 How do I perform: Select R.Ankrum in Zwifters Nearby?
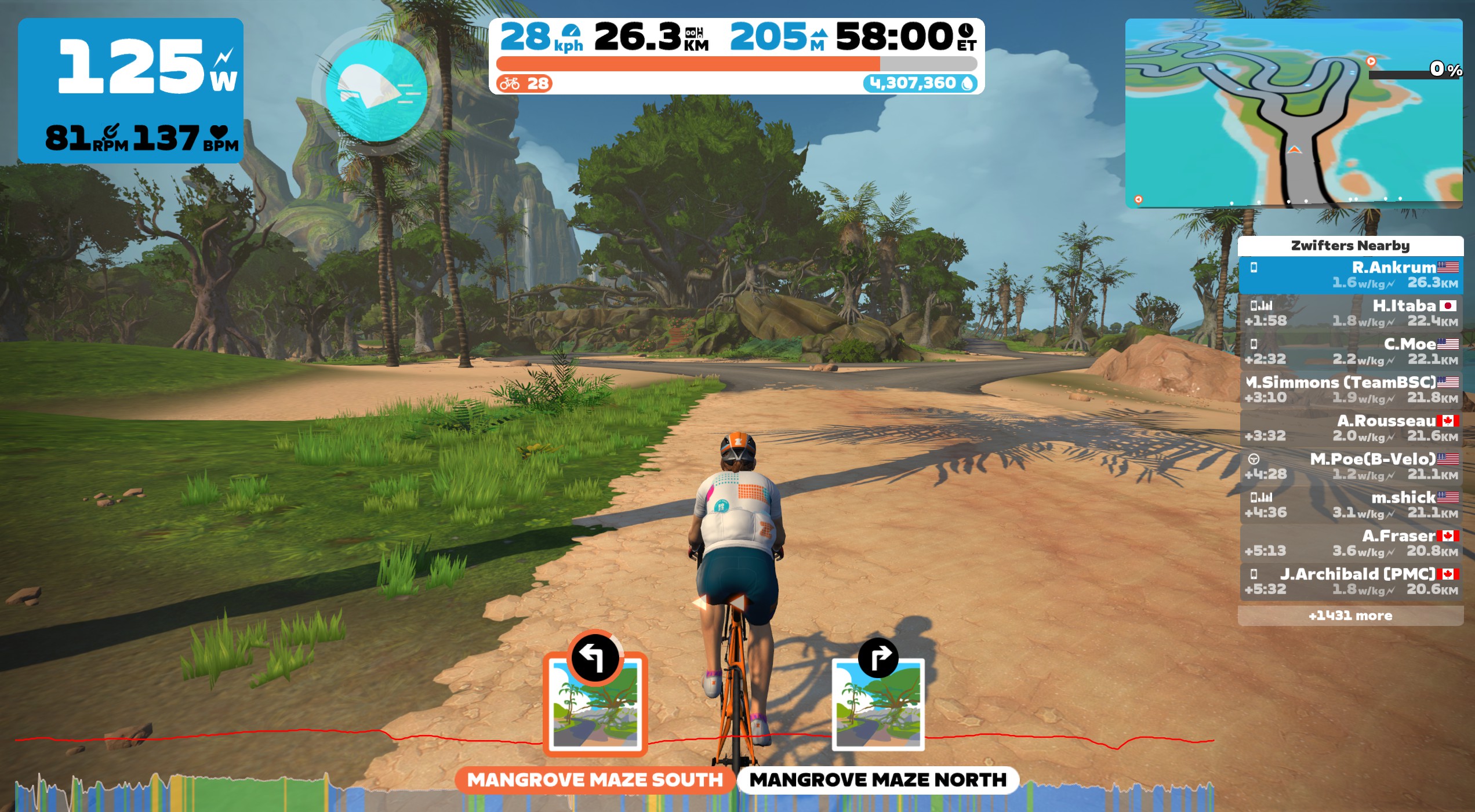coord(1350,275)
